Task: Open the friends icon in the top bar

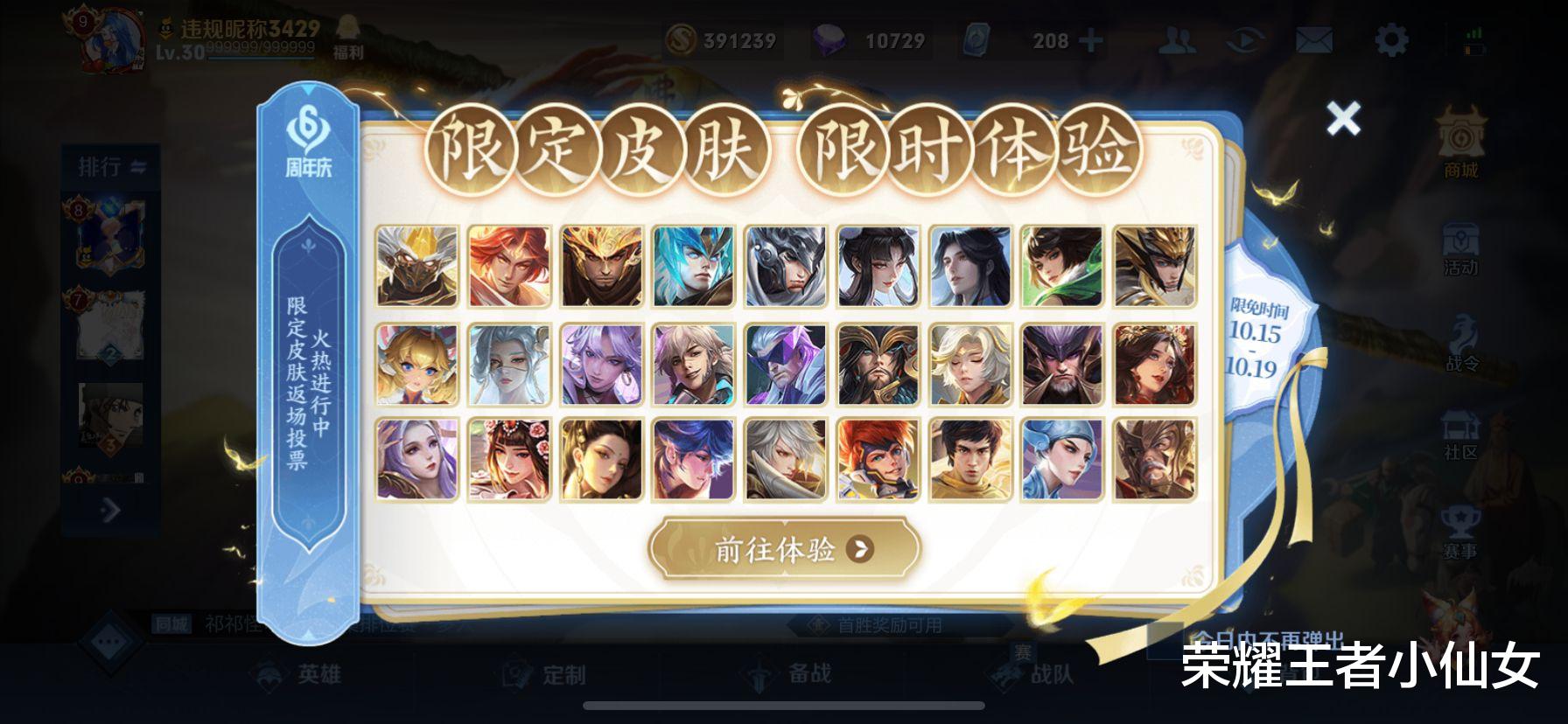Action: [x=1177, y=38]
